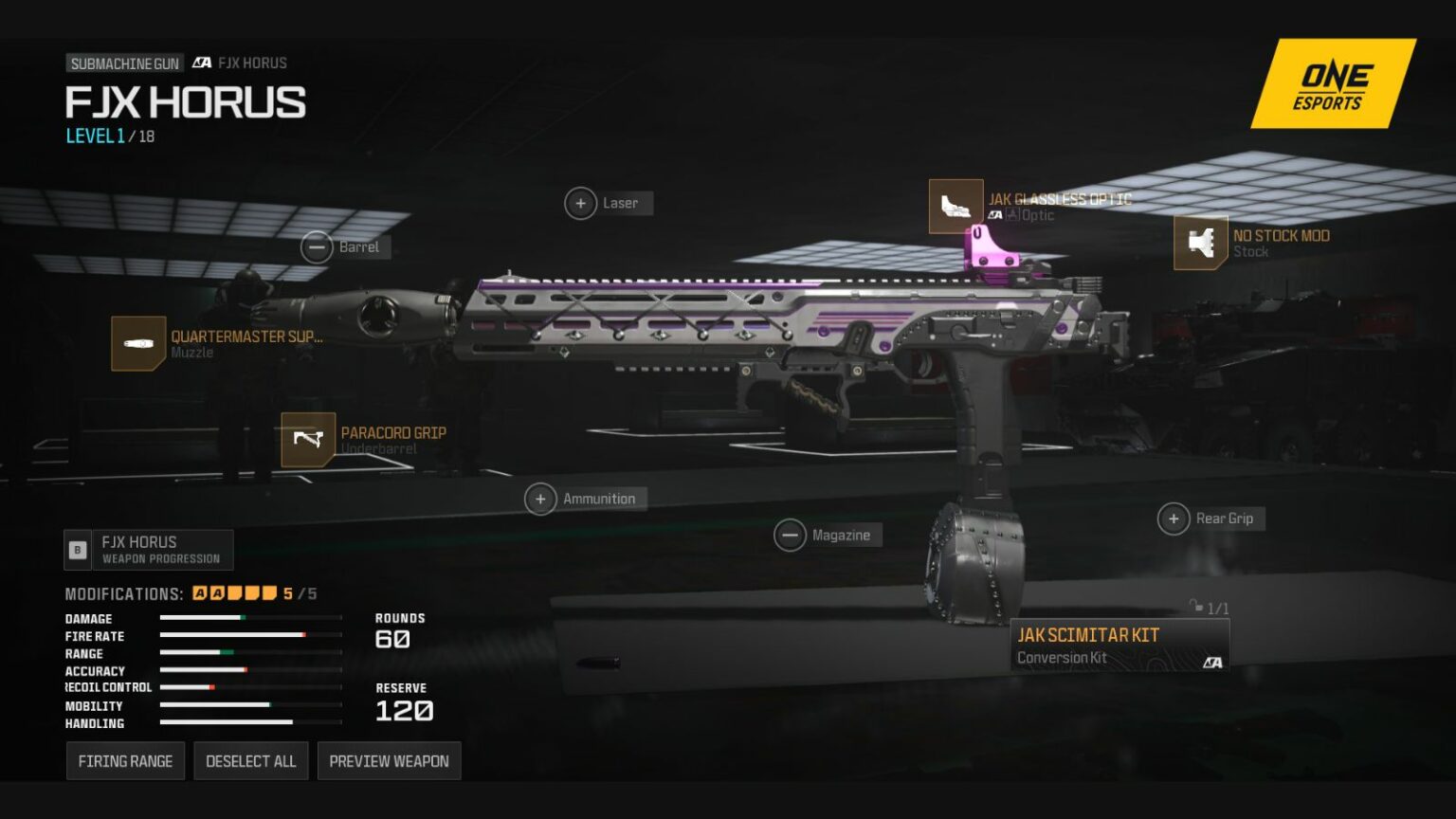
Task: Add a Laser attachment
Action: (581, 203)
